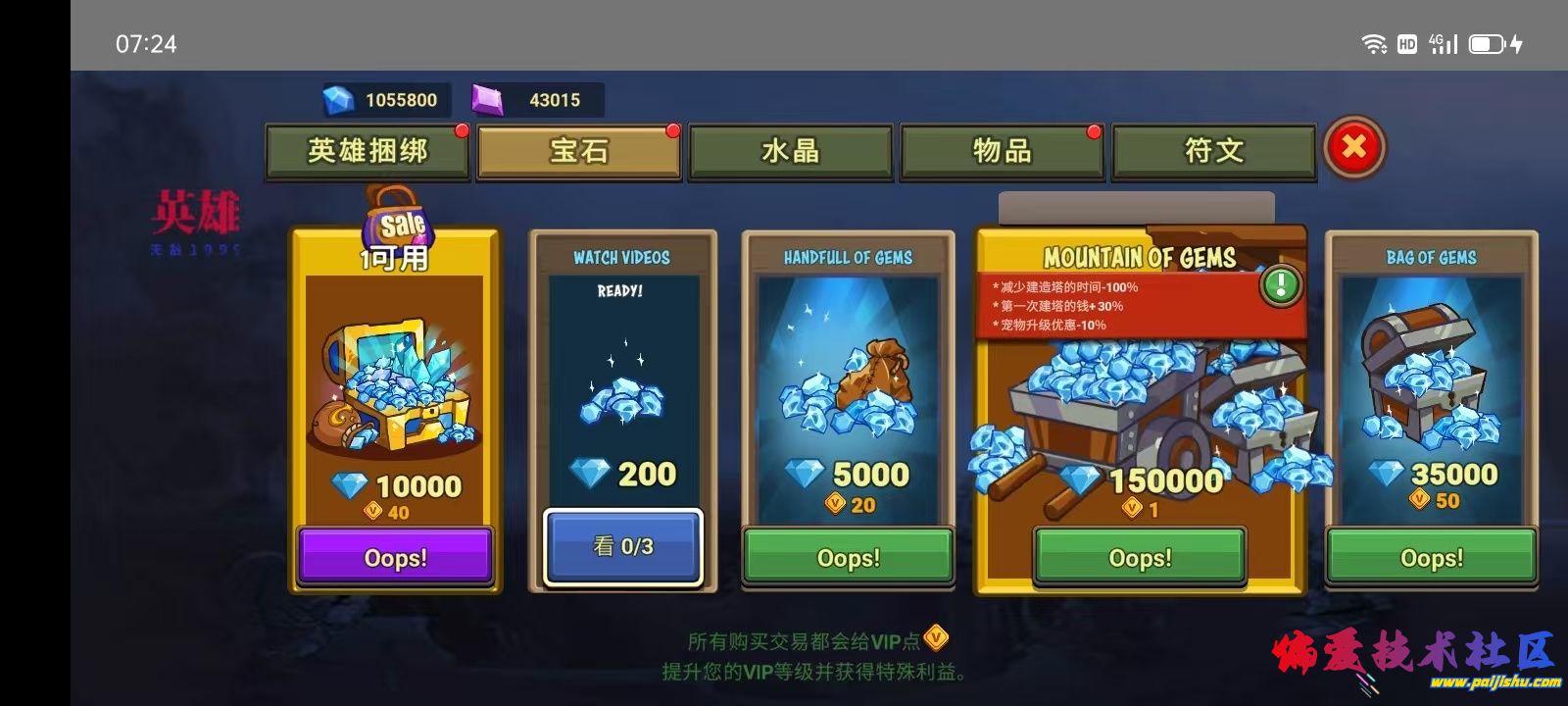The width and height of the screenshot is (1568, 706).
Task: Select the gem sack image on Handfull of Gems
Action: coord(848,392)
